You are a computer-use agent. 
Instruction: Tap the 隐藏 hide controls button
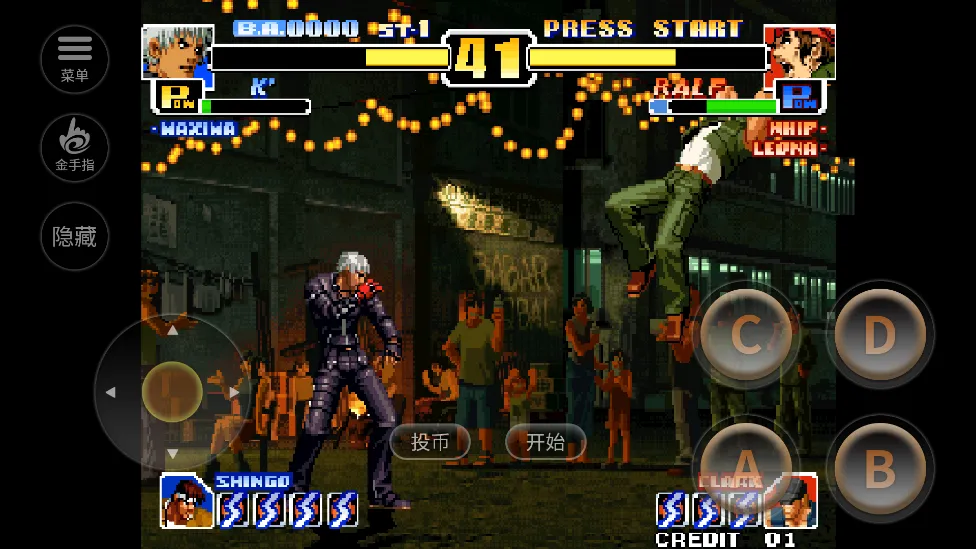[x=75, y=236]
